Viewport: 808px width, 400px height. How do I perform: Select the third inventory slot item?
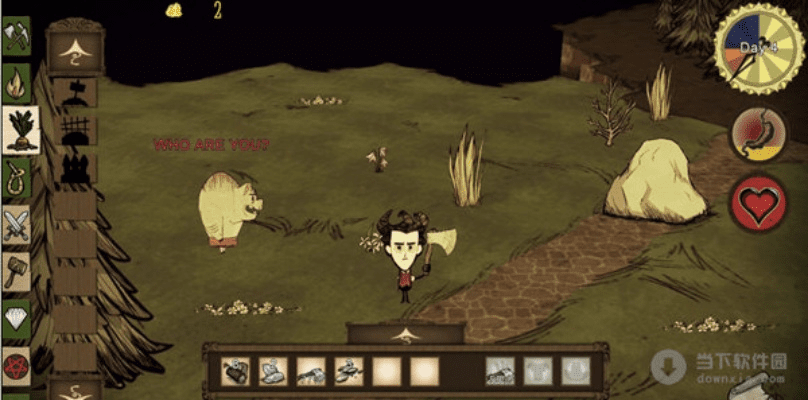[x=311, y=372]
